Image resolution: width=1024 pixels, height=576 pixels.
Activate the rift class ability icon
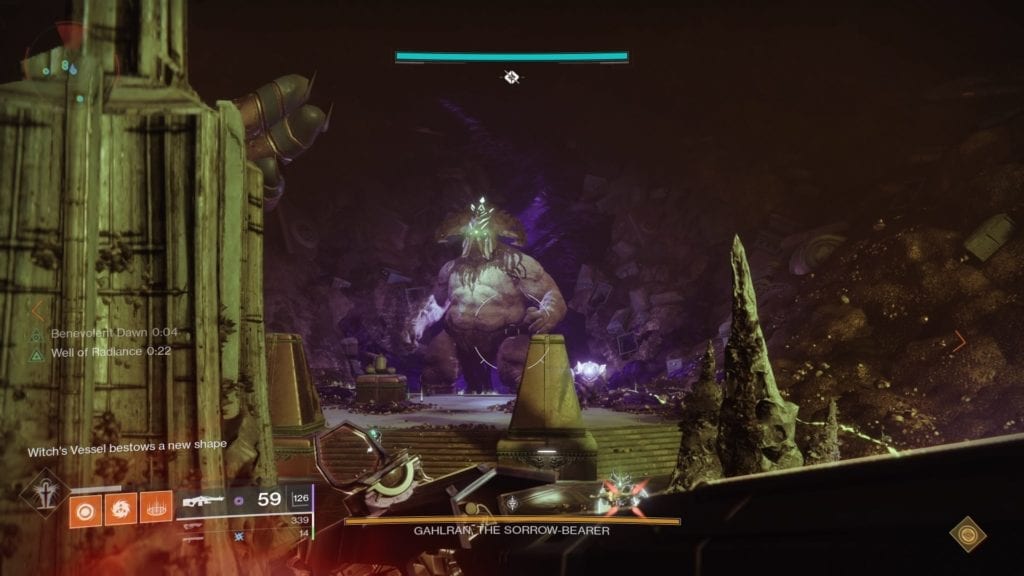click(153, 508)
